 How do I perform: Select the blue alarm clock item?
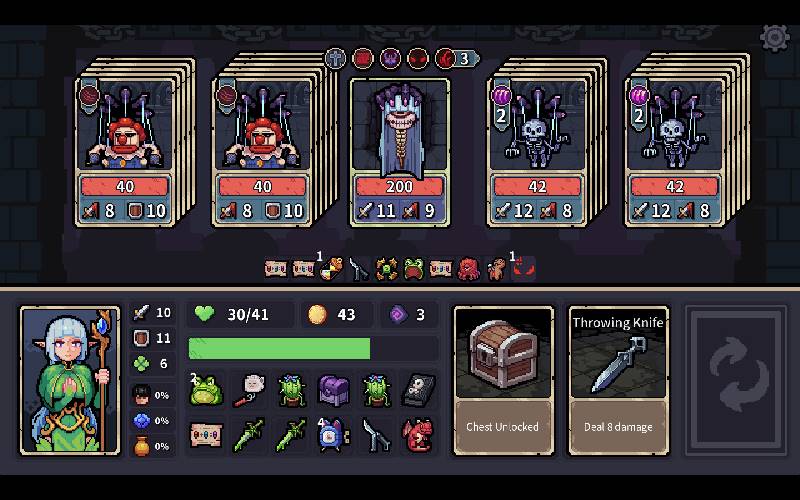[x=333, y=435]
